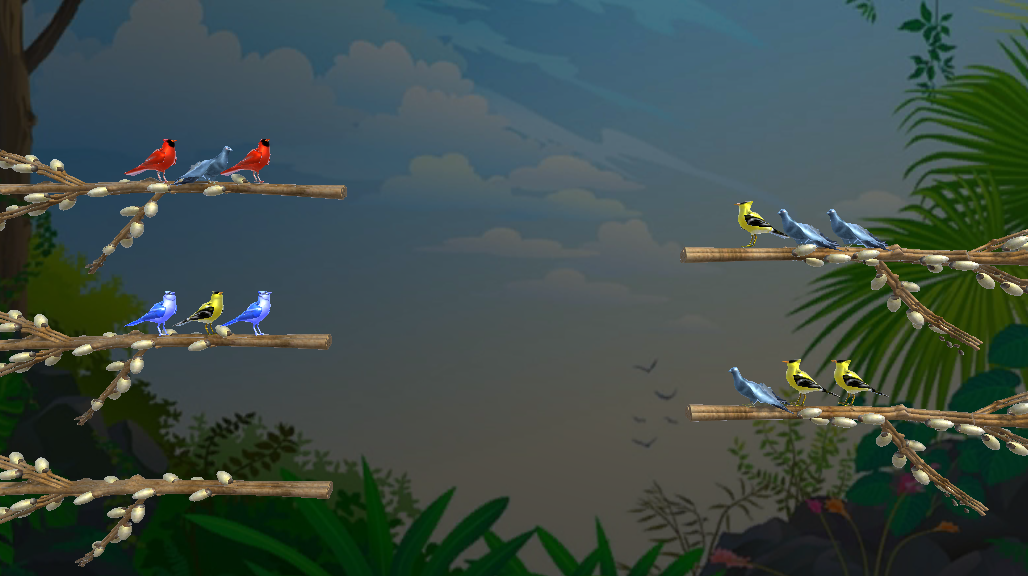Screen dimensions: 1028x576
Task: Select the yellow bird between two blue birds
Action: pos(206,311)
